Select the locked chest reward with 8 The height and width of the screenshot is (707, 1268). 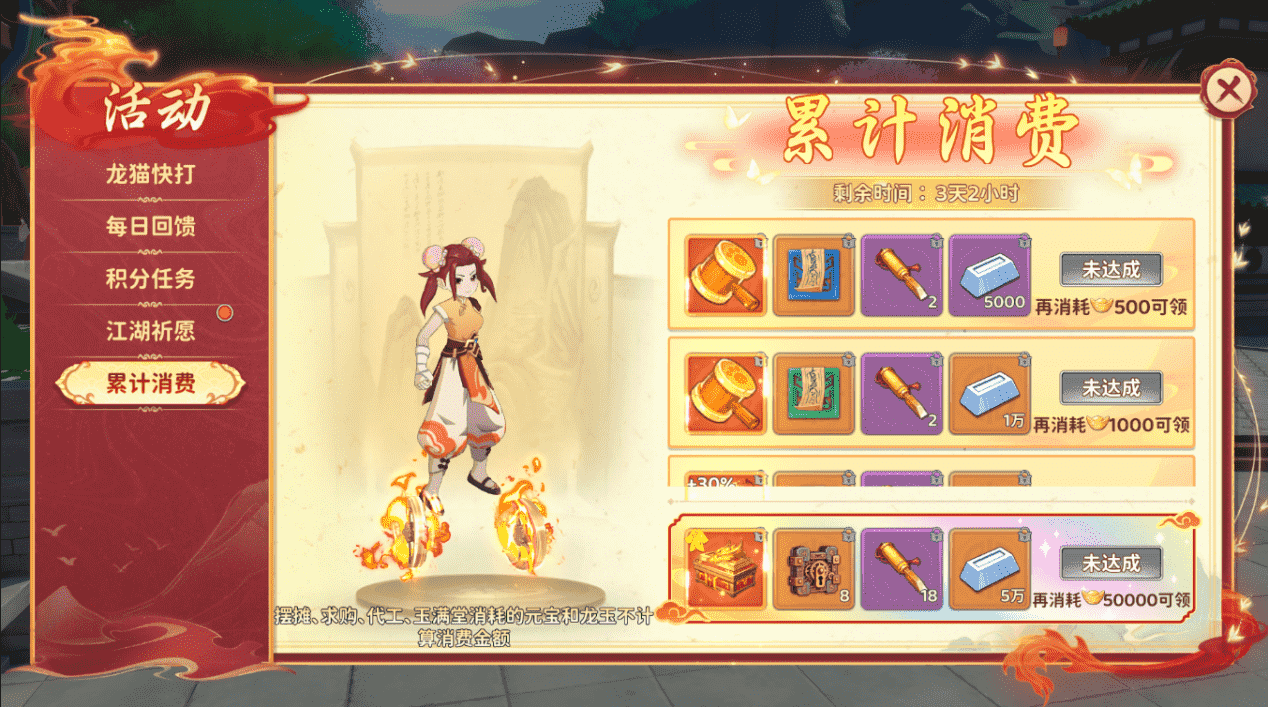point(814,569)
